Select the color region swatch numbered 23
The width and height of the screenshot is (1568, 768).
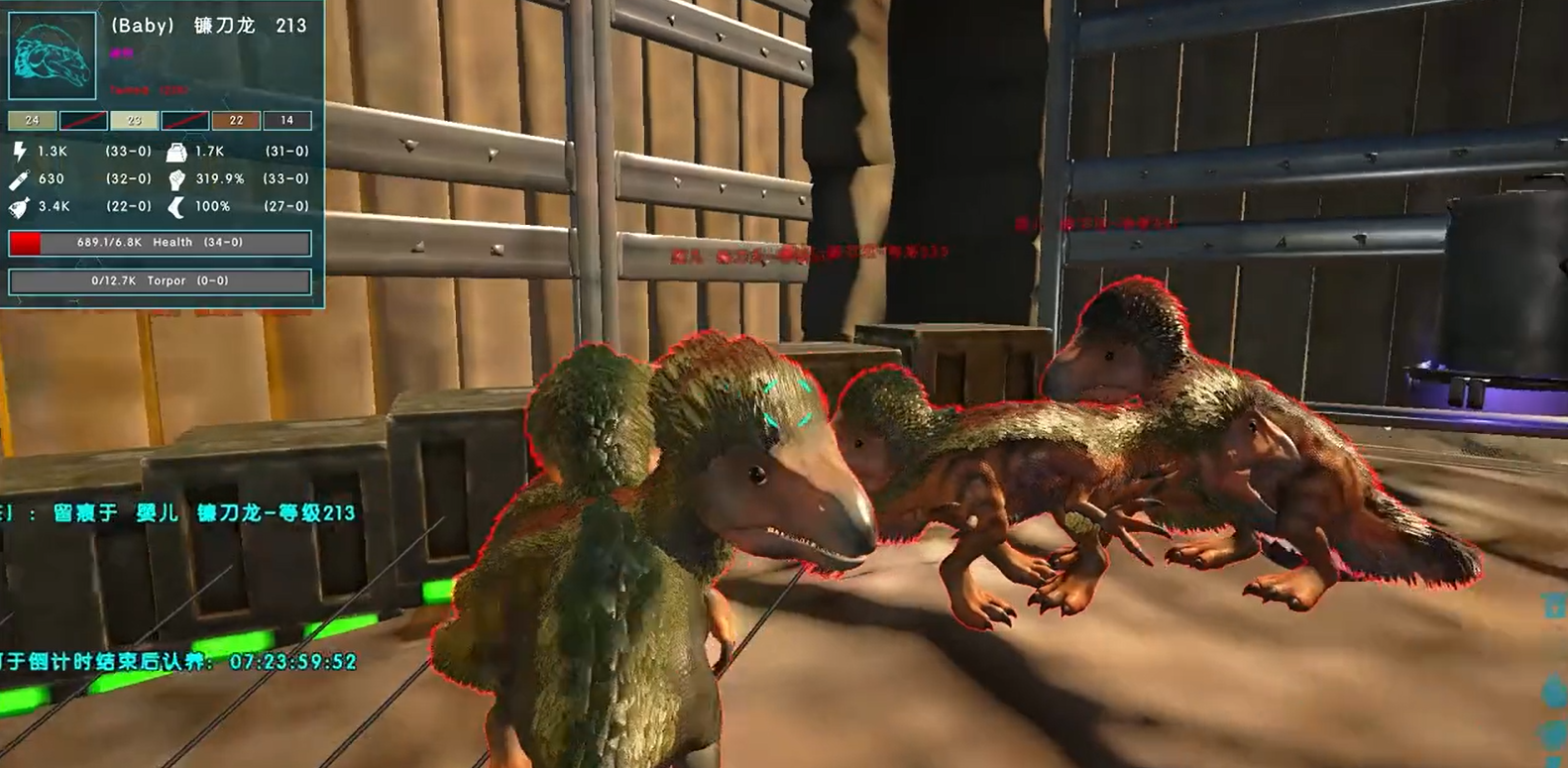[134, 121]
